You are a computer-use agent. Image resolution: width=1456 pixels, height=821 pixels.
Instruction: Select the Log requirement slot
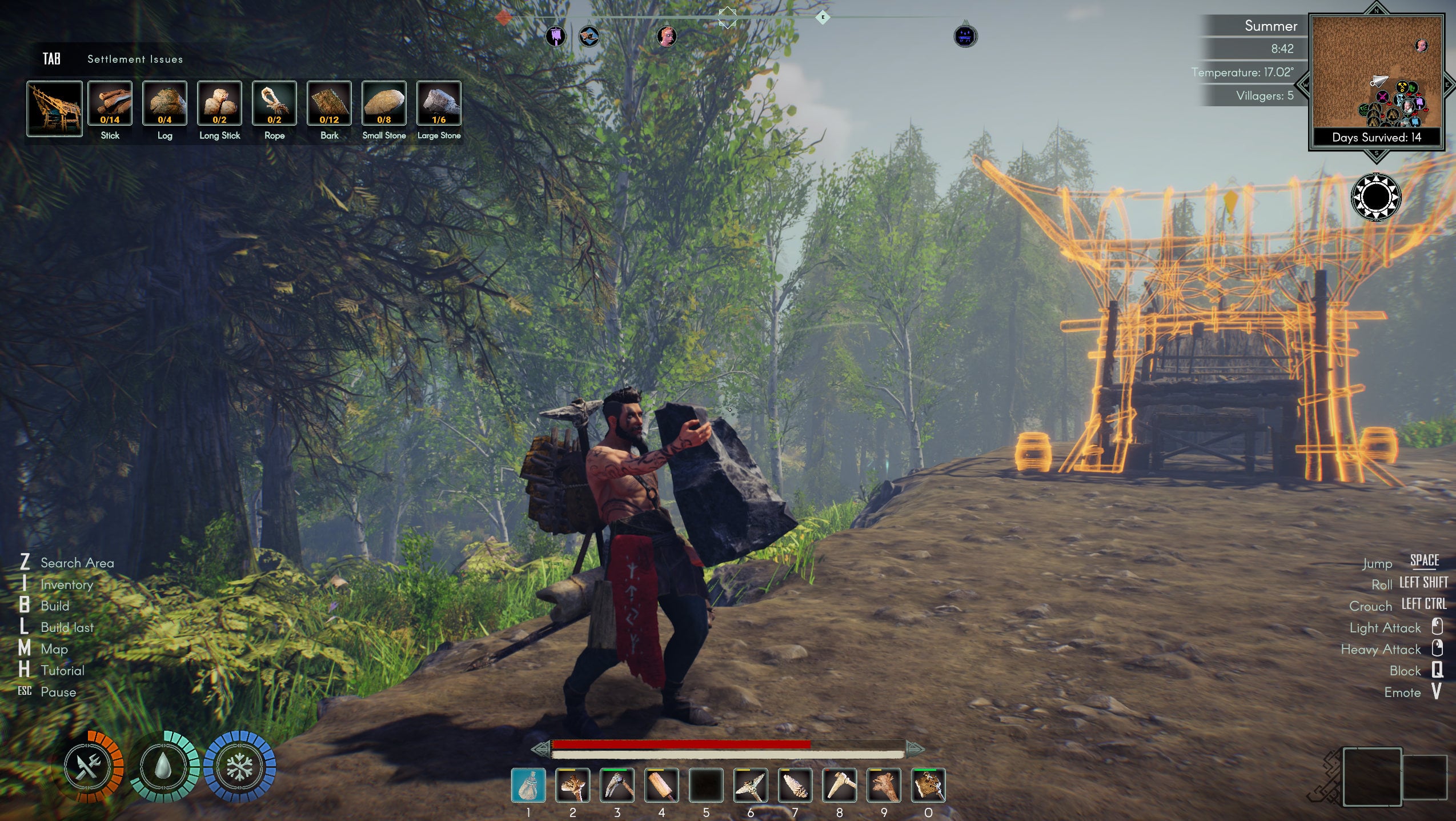click(x=165, y=103)
